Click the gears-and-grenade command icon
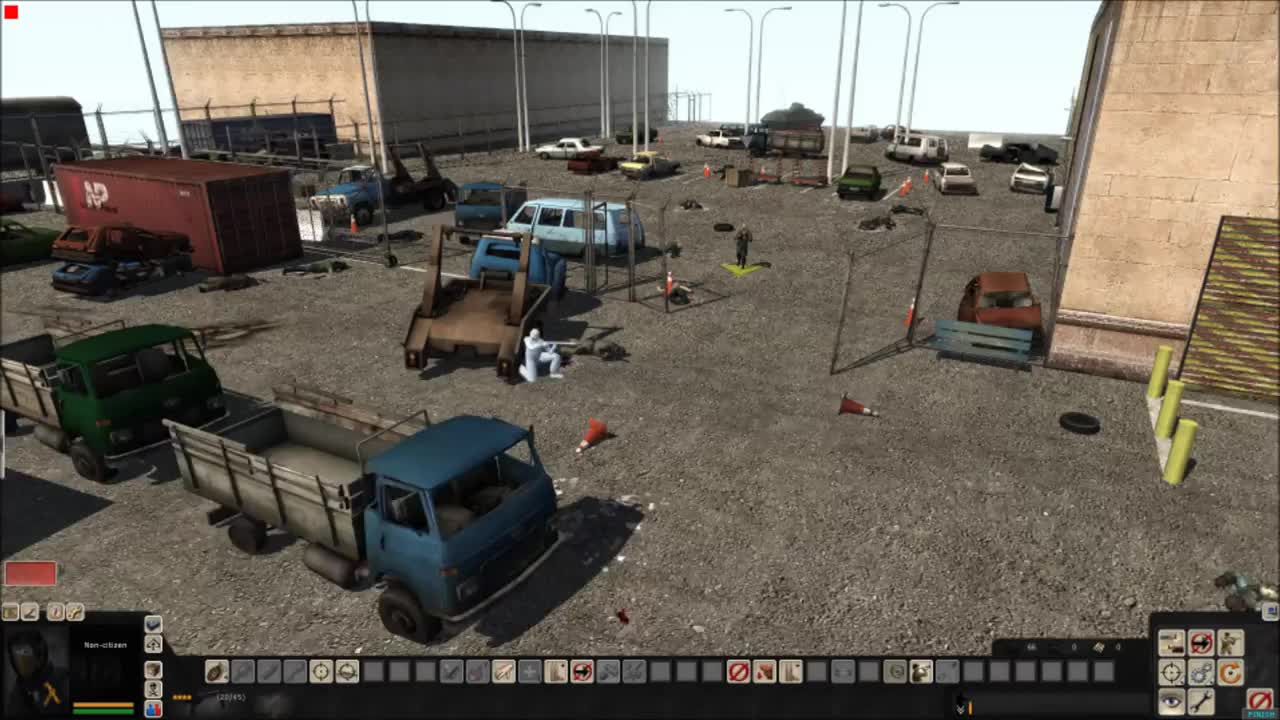The width and height of the screenshot is (1280, 720). coord(1201,673)
